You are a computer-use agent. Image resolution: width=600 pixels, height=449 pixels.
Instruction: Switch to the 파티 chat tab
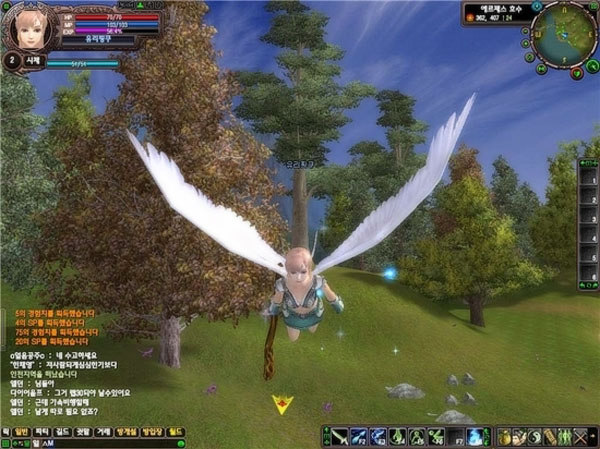[41, 430]
